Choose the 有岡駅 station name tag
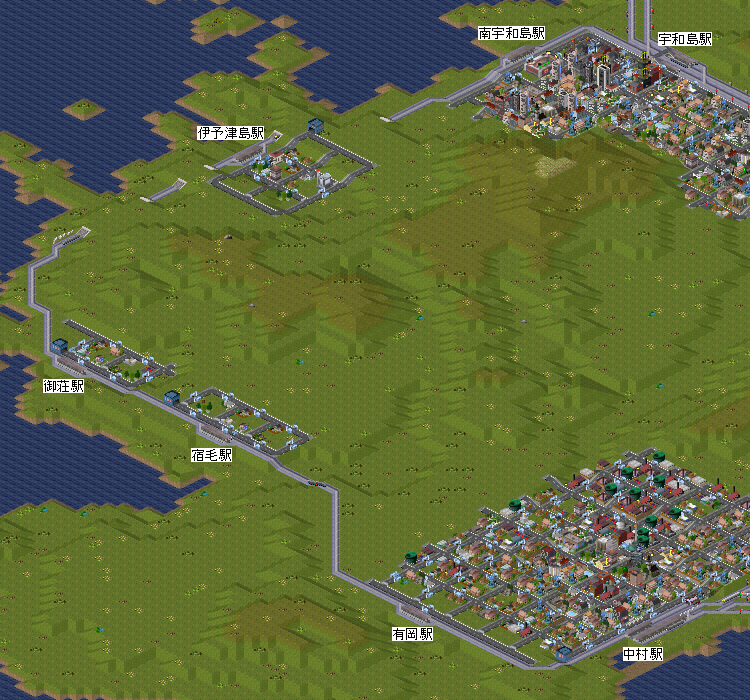 [412, 634]
